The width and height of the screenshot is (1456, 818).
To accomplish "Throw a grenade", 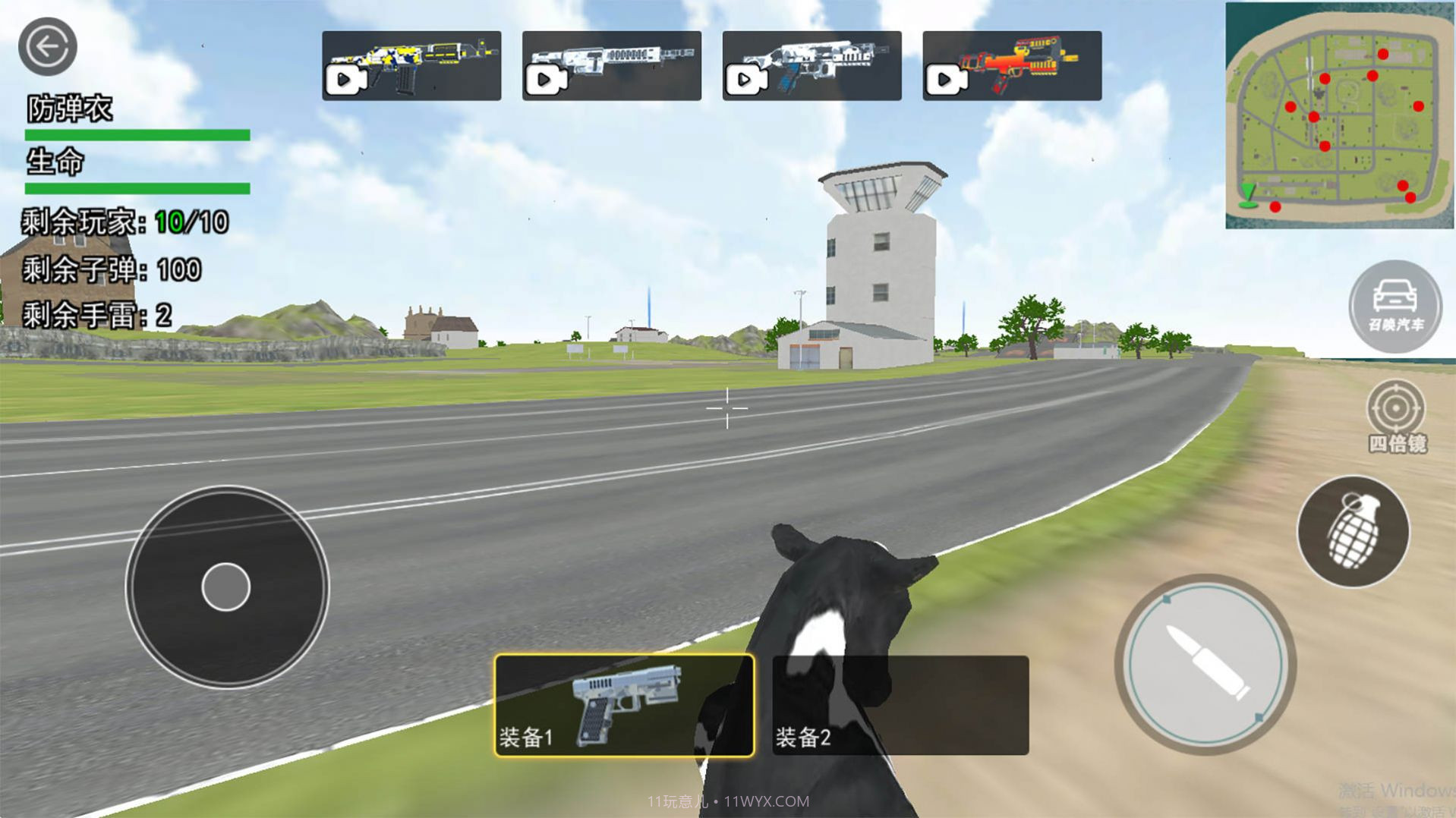I will [x=1353, y=531].
